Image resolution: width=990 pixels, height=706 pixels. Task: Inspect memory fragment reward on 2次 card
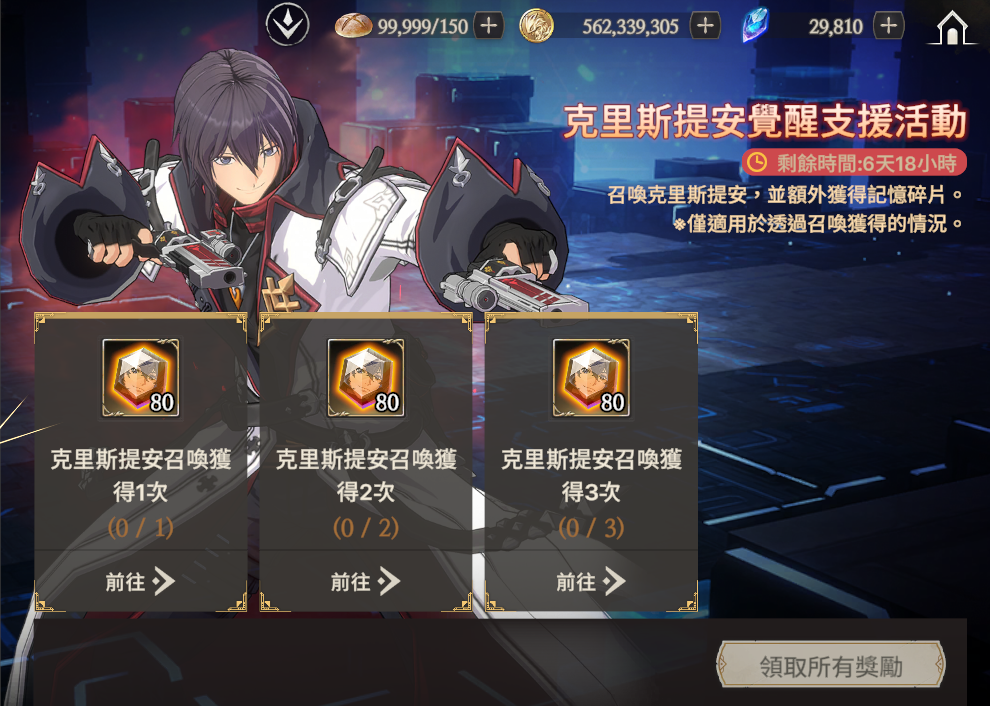(x=366, y=378)
